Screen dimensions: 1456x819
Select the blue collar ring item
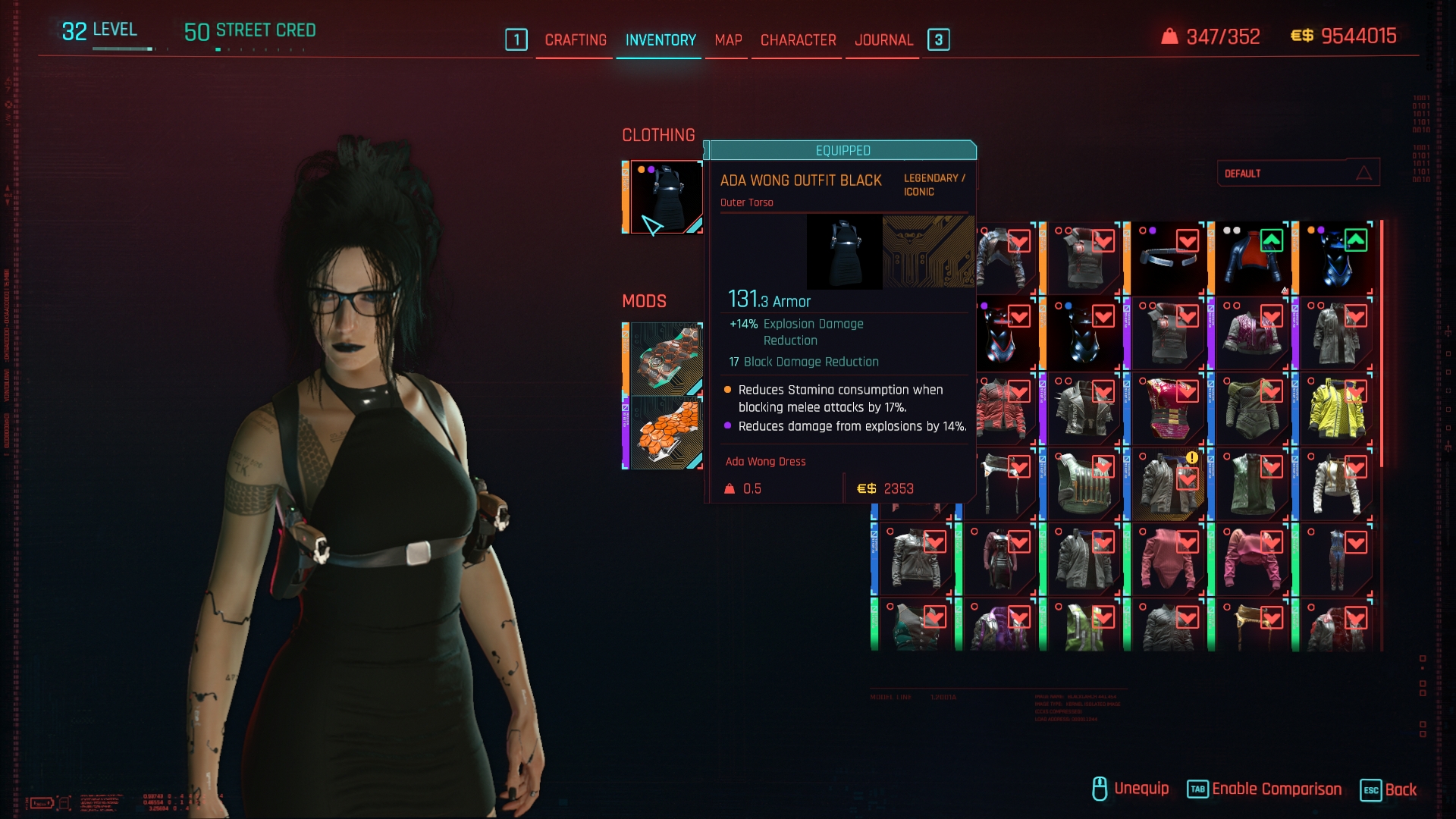pos(1167,259)
